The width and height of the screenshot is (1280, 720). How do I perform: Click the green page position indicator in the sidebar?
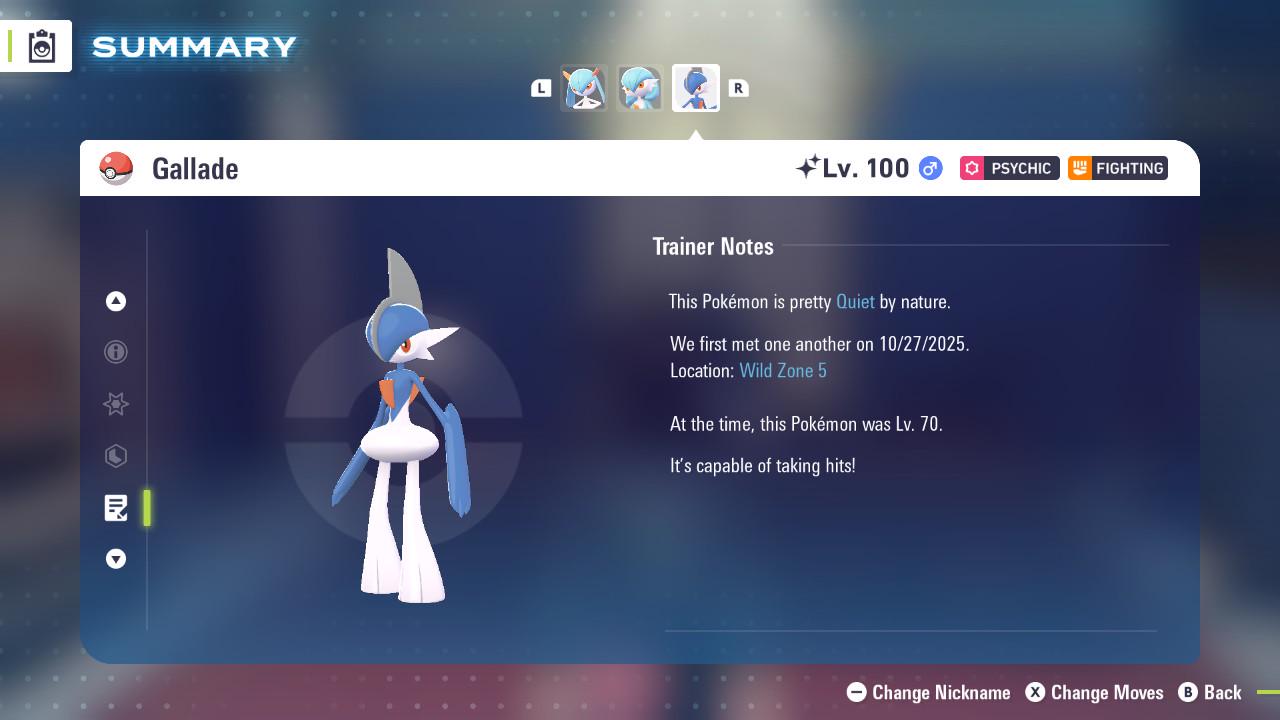(x=147, y=508)
